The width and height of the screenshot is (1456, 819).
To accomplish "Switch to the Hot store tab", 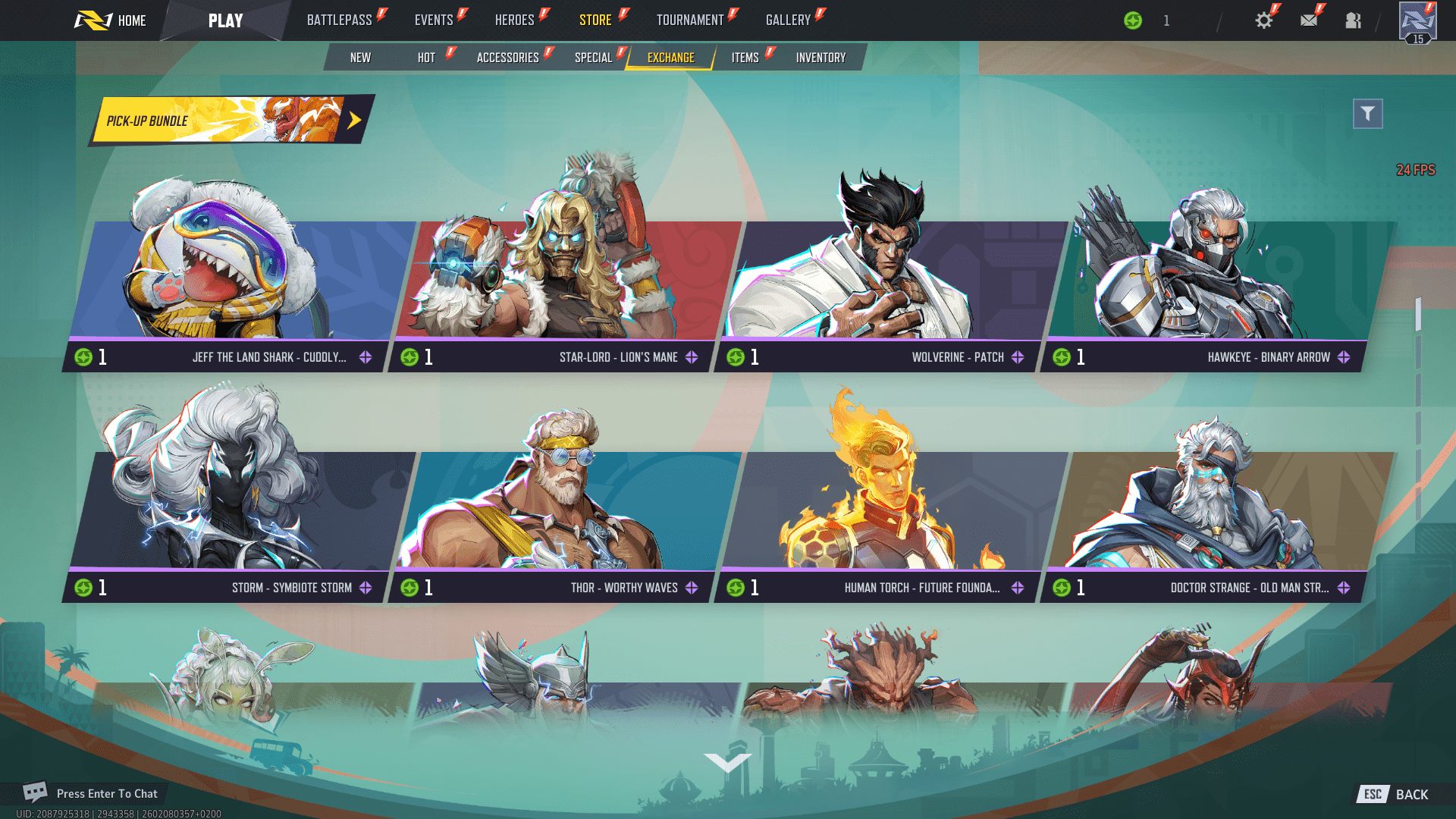I will [x=426, y=57].
